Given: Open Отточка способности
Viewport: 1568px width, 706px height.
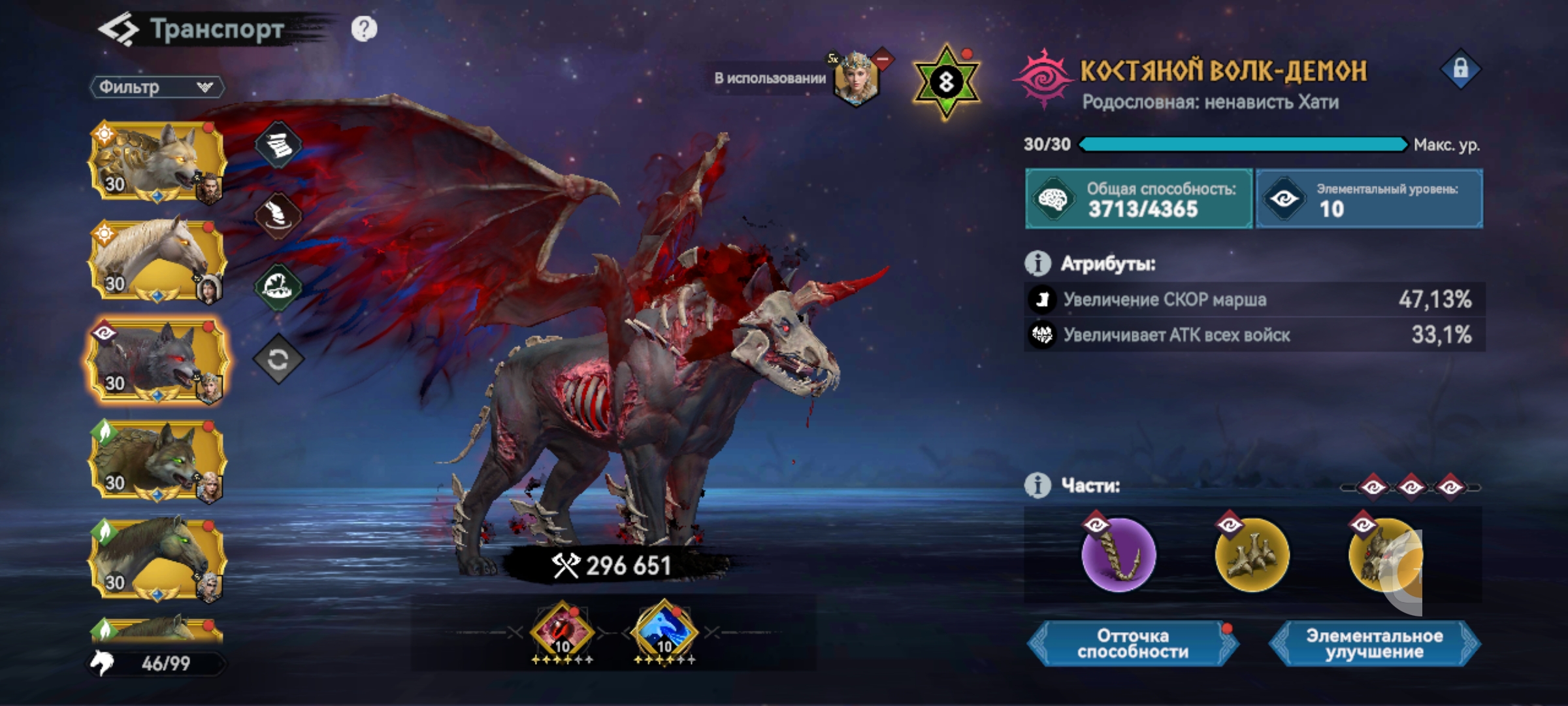Looking at the screenshot, I should 1133,644.
